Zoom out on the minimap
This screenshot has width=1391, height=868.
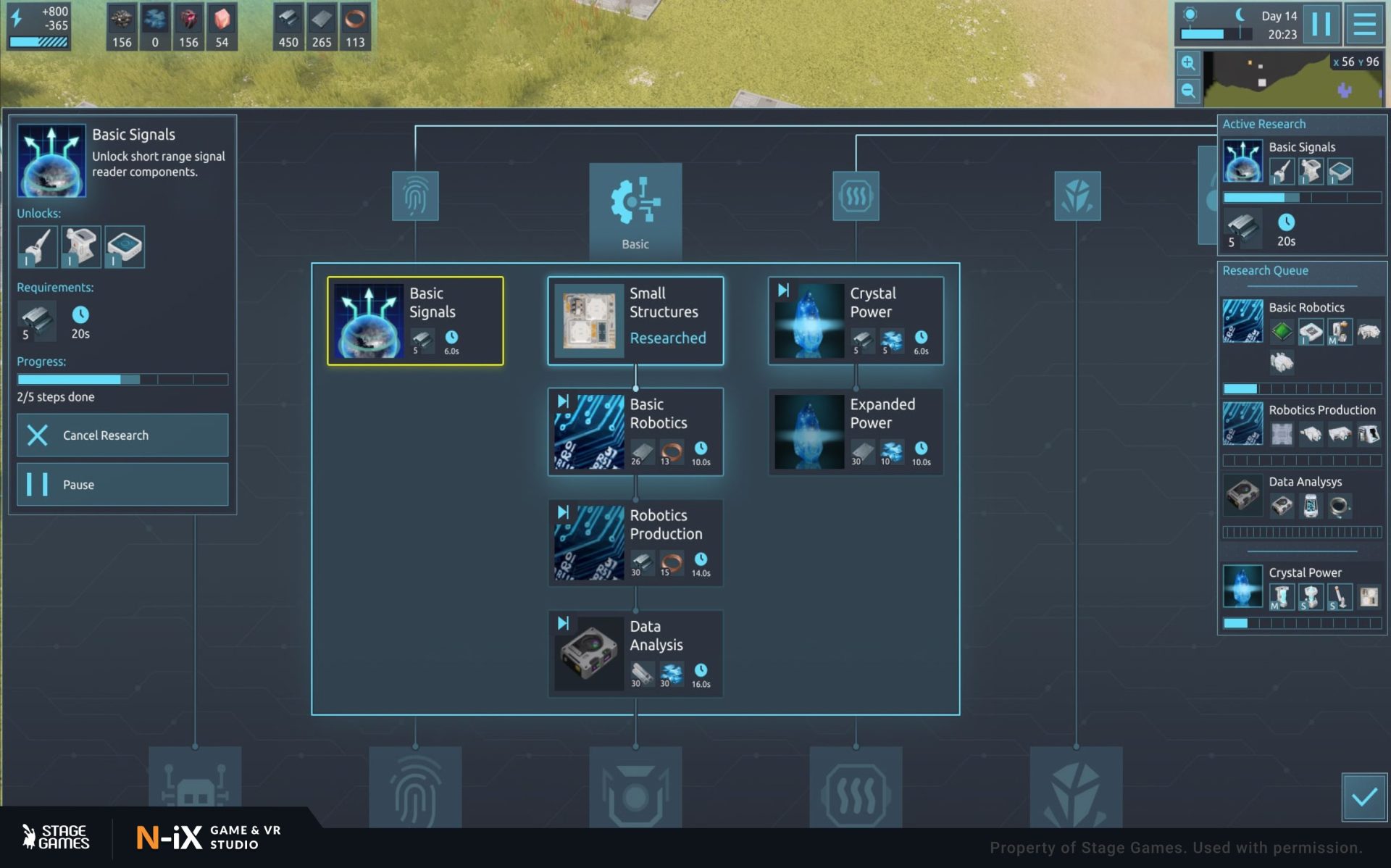pos(1188,91)
